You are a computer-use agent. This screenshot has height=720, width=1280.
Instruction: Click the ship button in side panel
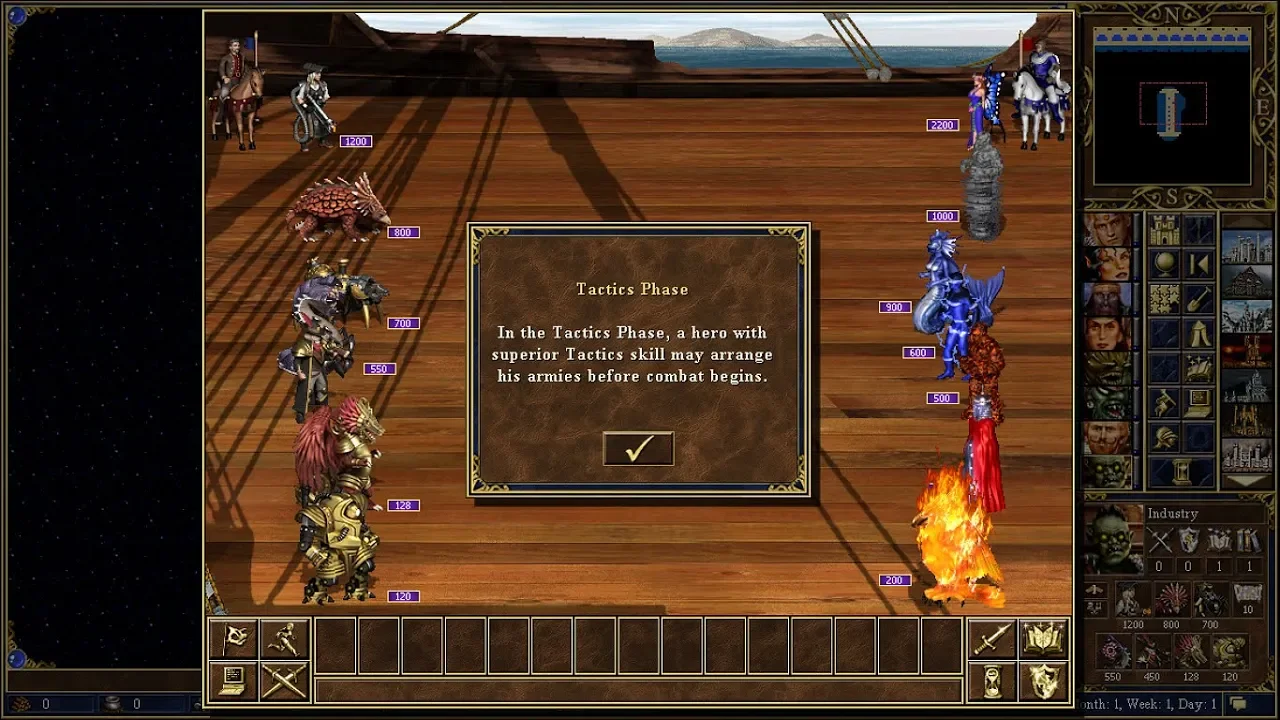1198,367
